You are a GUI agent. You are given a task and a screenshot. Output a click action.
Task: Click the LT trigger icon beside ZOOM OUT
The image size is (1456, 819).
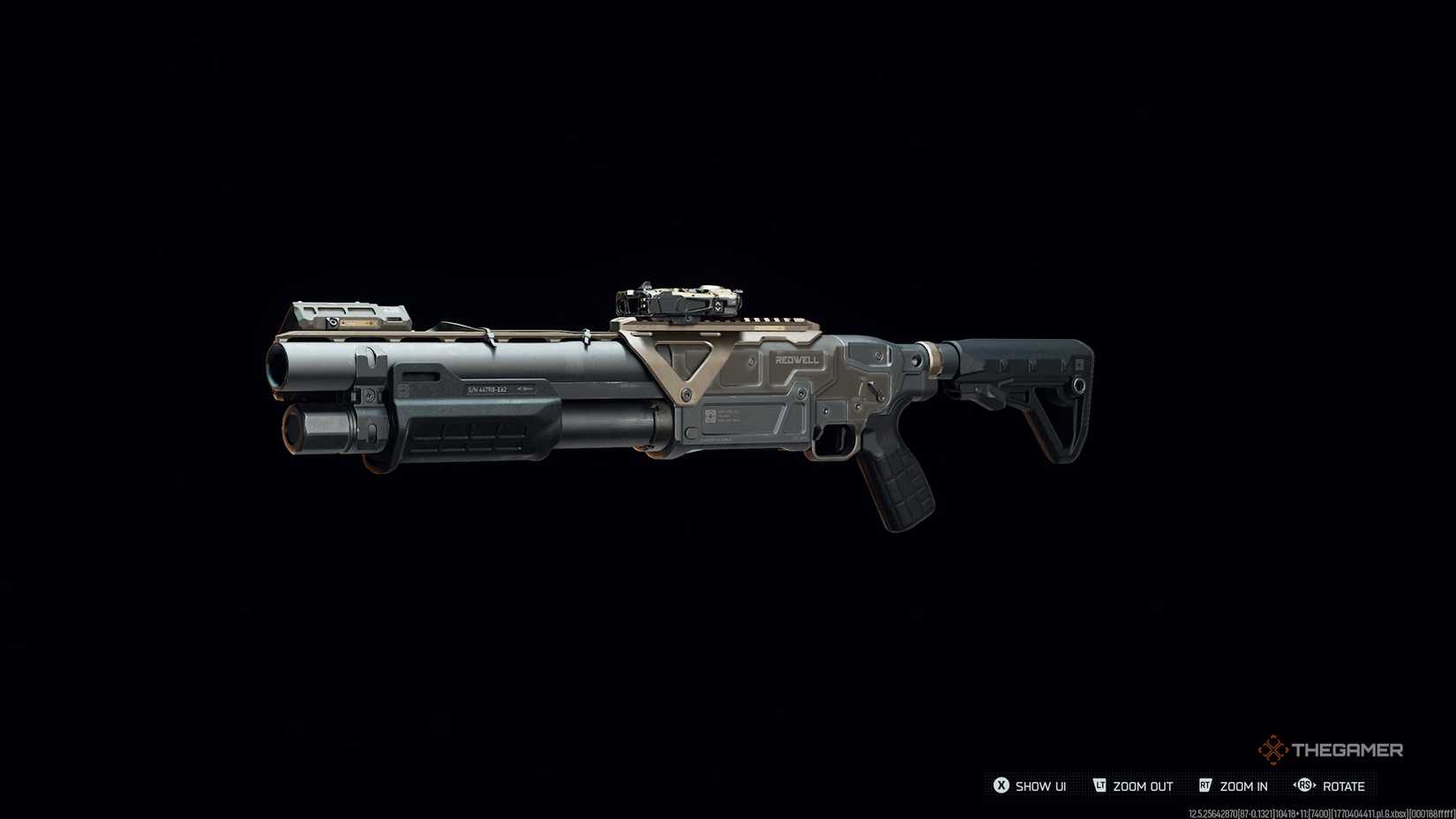pos(1101,786)
